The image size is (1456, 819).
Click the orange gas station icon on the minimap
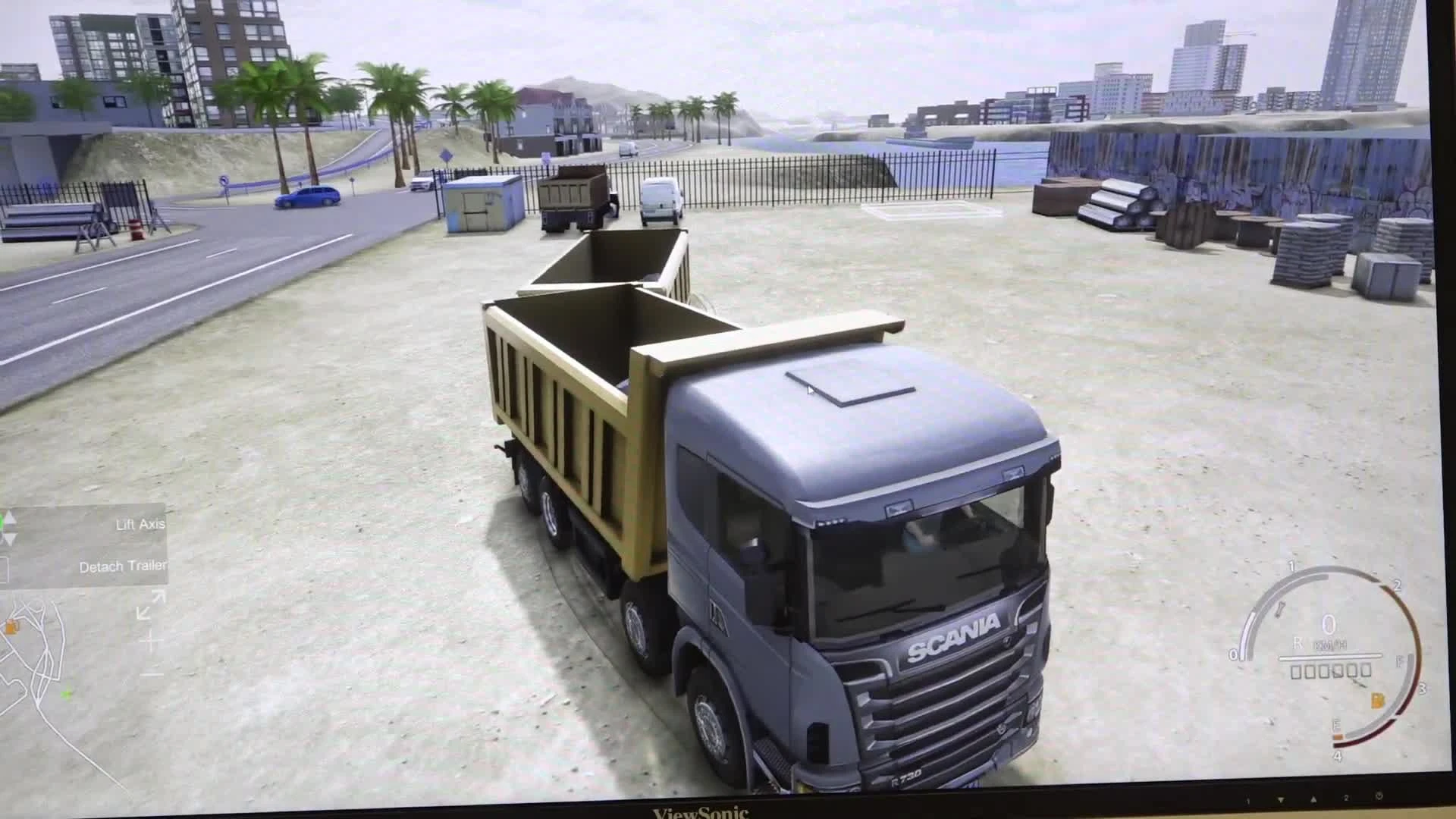point(12,627)
